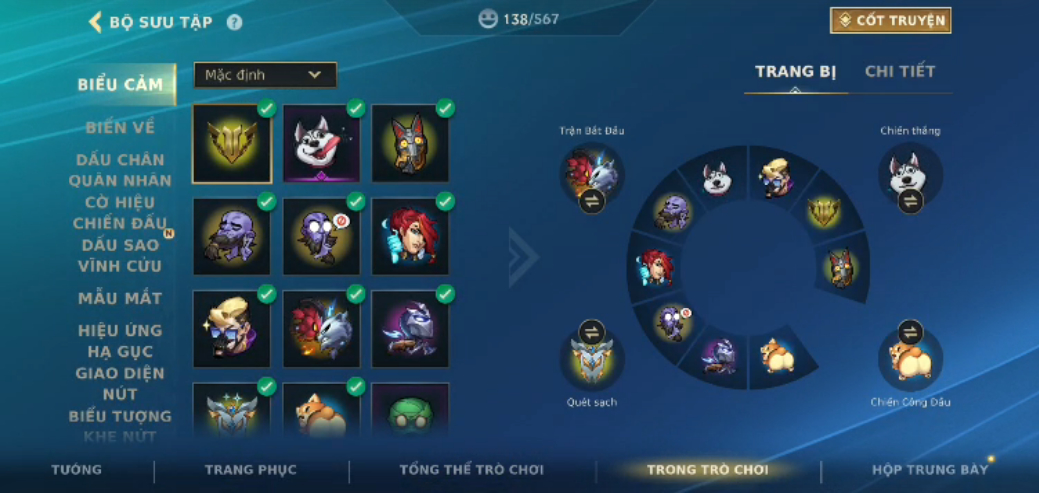The width and height of the screenshot is (1039, 493).
Task: Open the Hộp Trưng Bày tab
Action: (x=930, y=470)
